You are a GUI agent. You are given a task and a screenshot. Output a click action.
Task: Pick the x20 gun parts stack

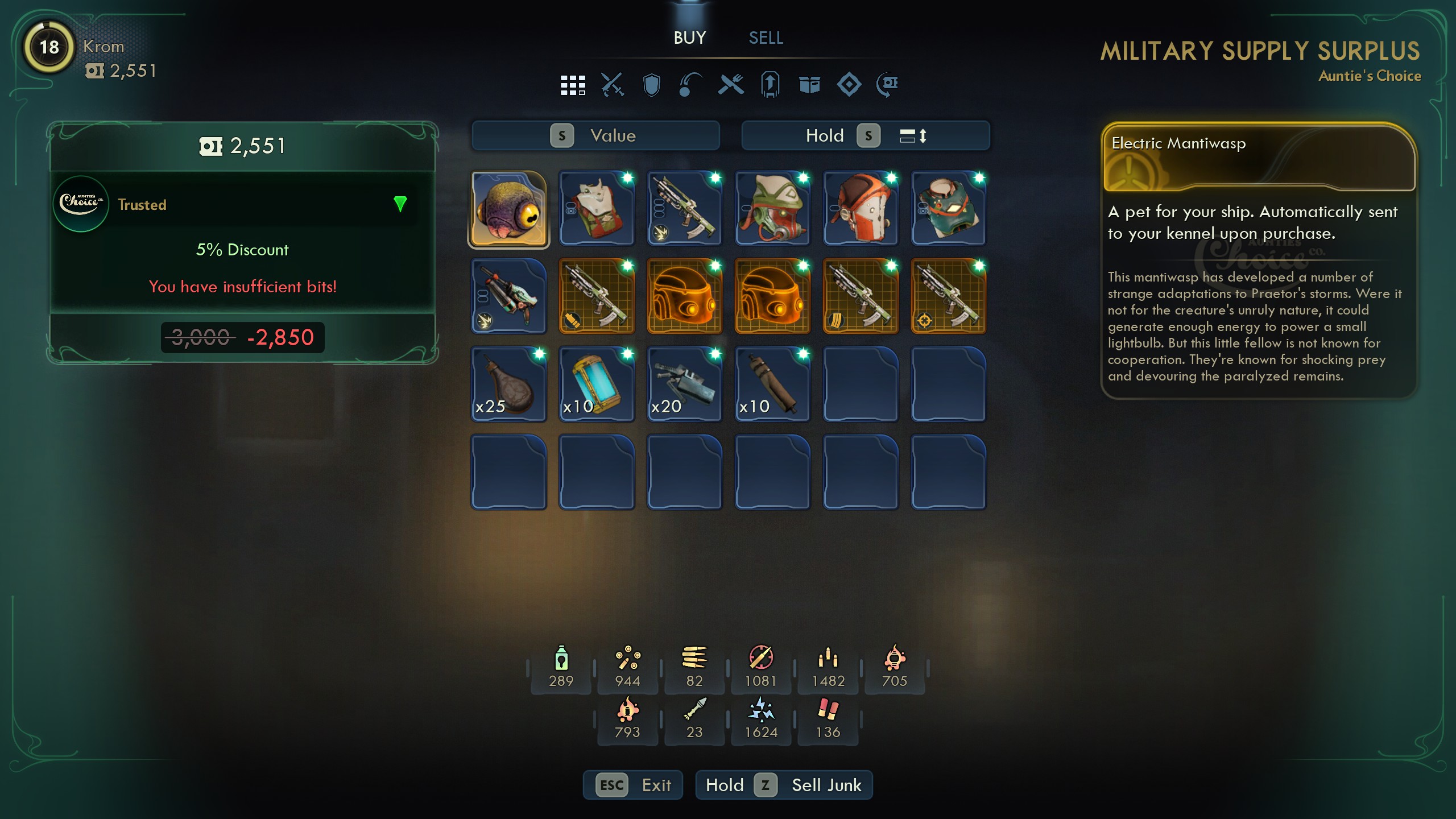click(684, 384)
